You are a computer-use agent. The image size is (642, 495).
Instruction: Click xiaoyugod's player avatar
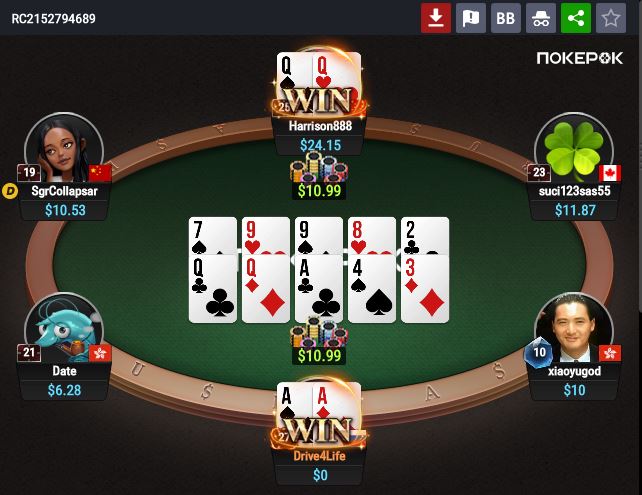tap(573, 329)
